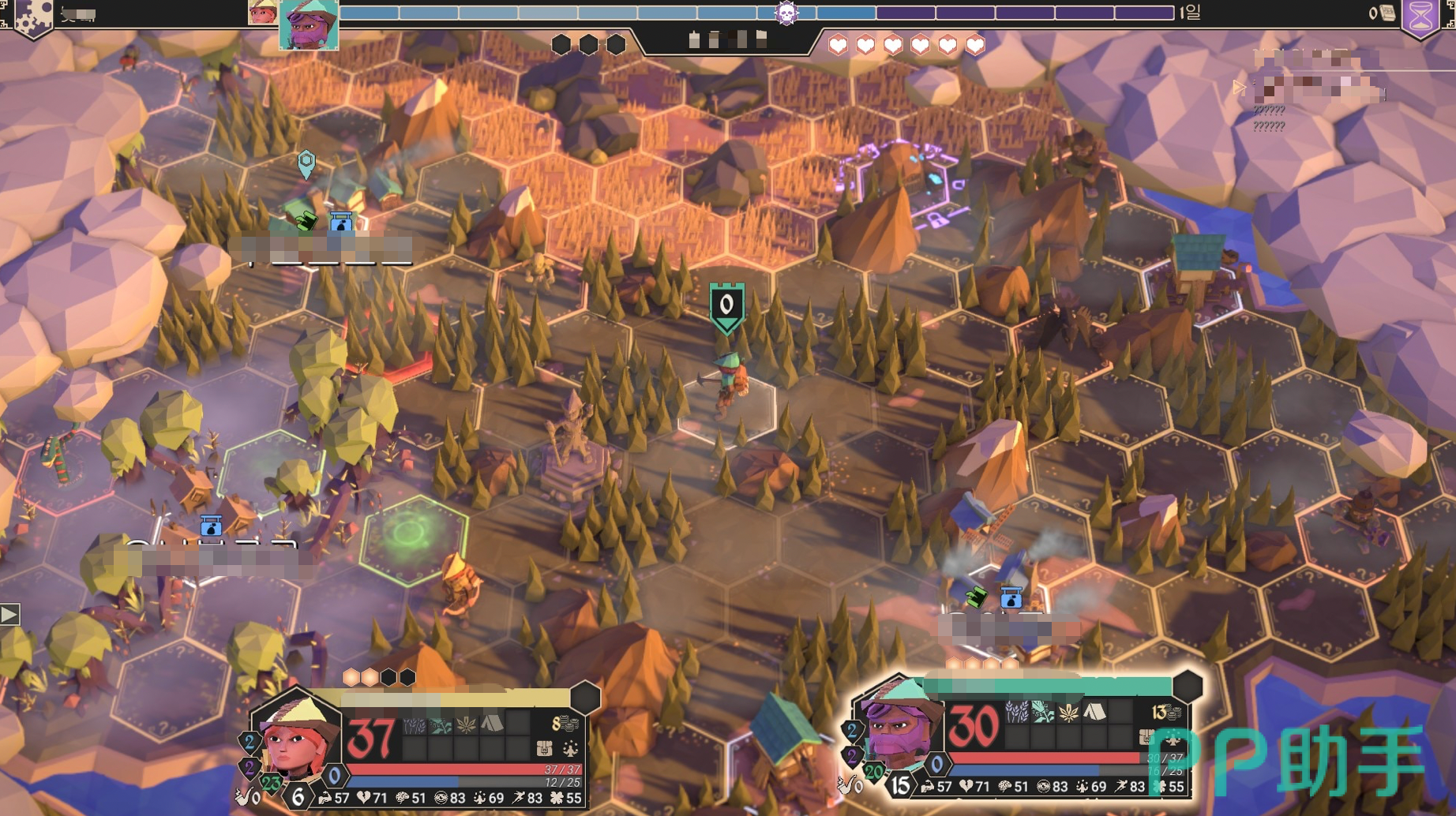Click the skull marker on the timeline
The width and height of the screenshot is (1456, 816).
[786, 13]
